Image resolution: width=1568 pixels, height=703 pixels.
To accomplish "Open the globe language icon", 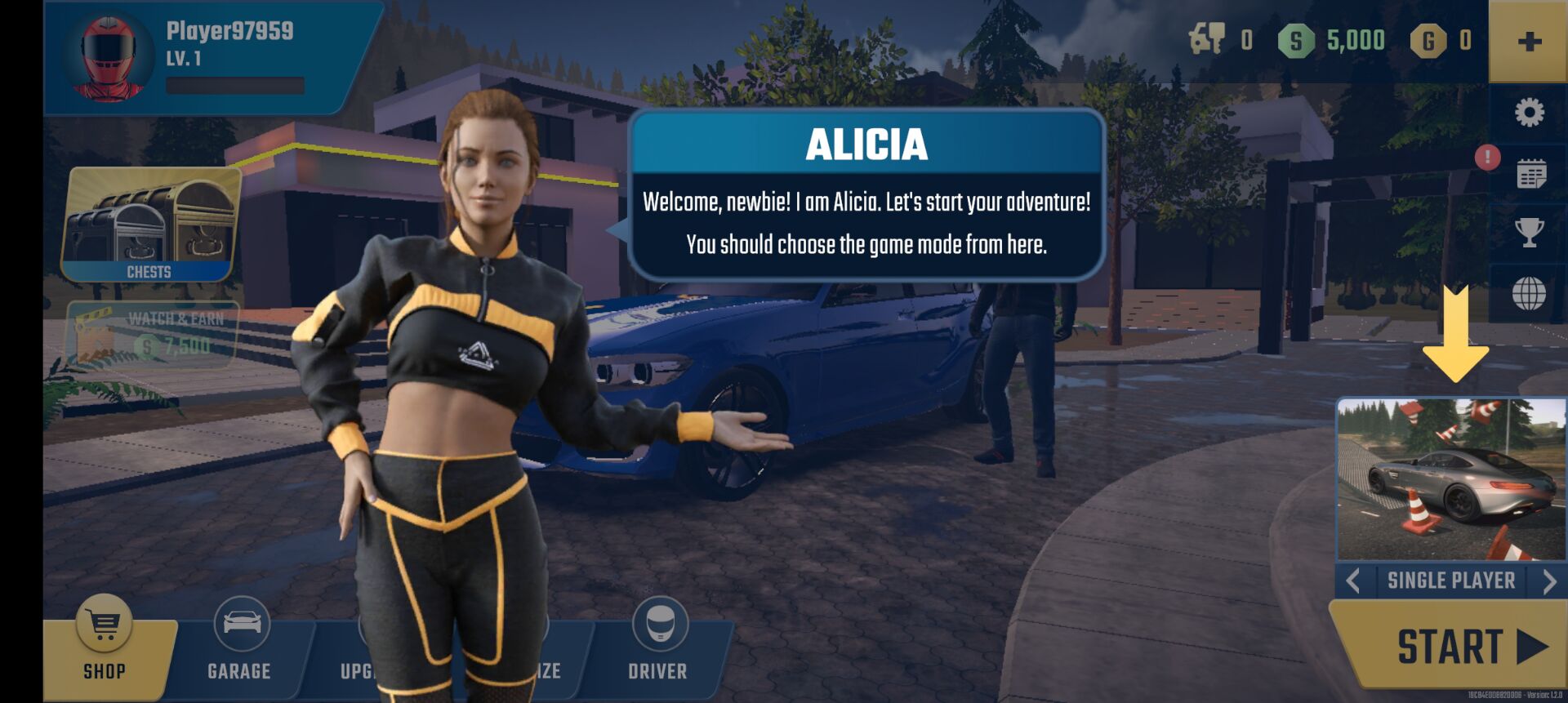I will (1529, 293).
